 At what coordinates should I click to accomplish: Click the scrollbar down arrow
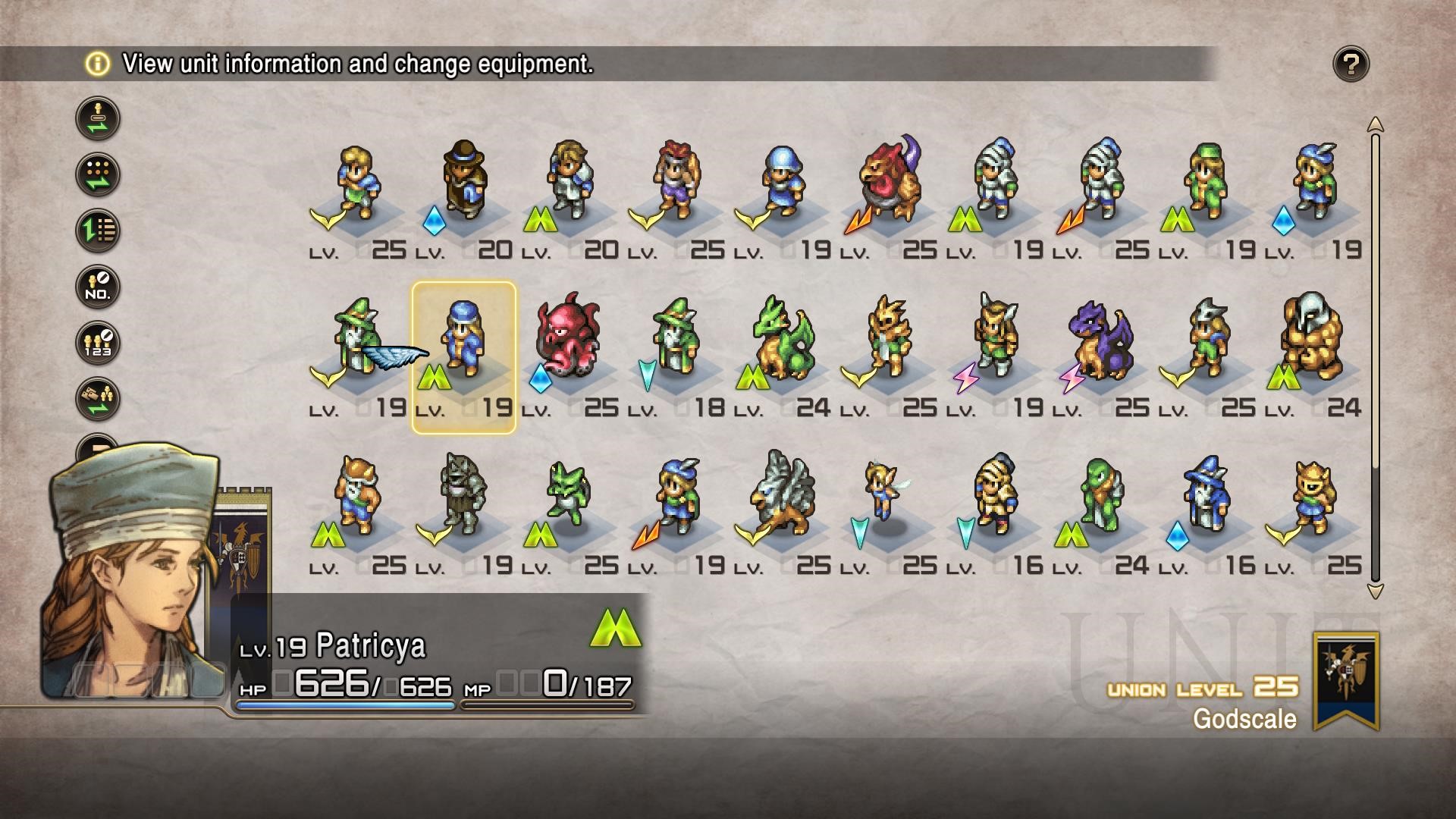point(1375,591)
